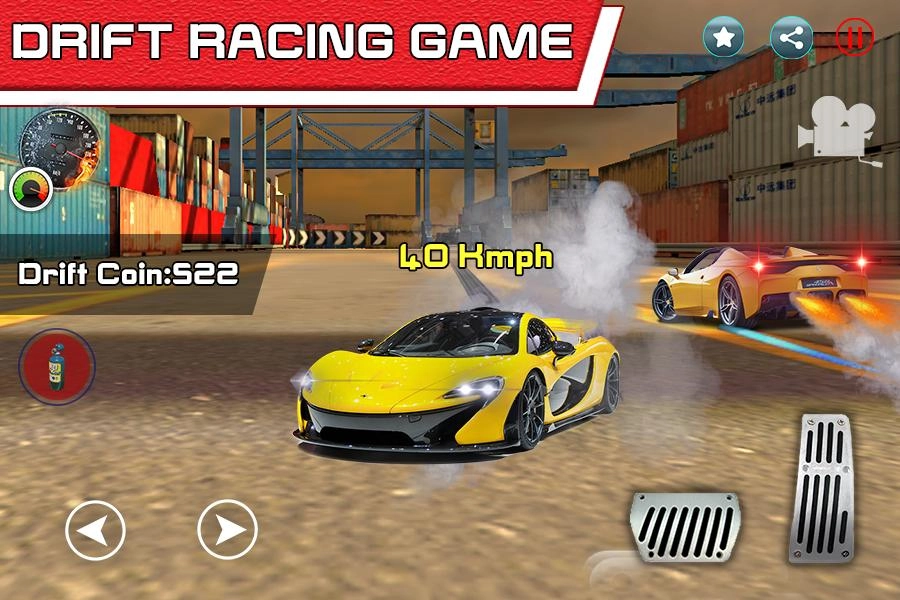
Task: Tap the share icon
Action: click(791, 38)
